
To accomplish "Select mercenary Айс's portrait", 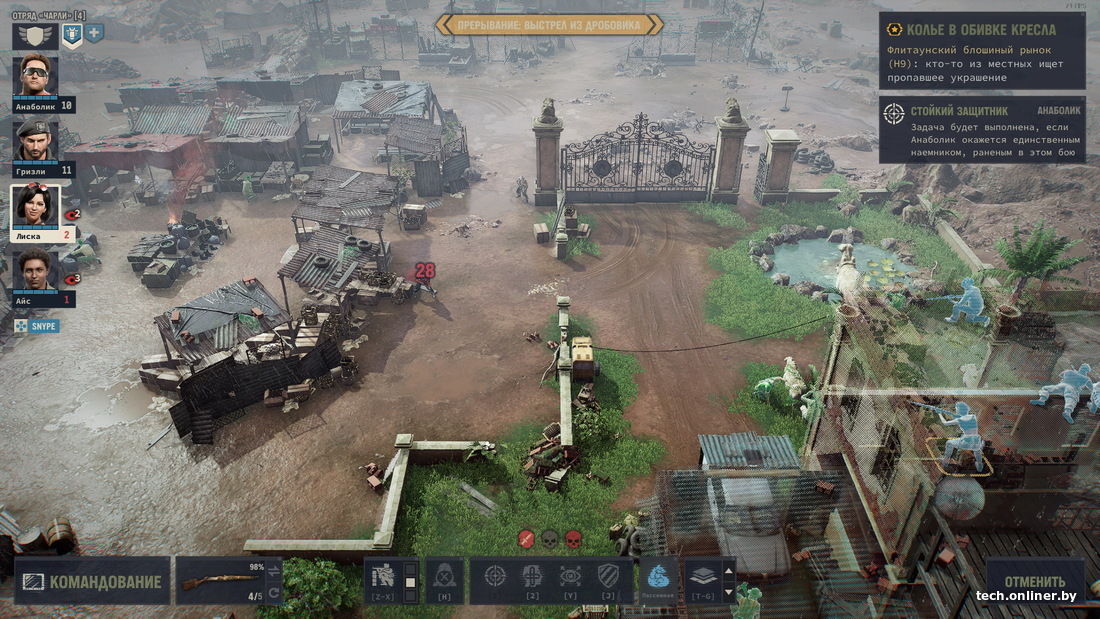I will [36, 270].
